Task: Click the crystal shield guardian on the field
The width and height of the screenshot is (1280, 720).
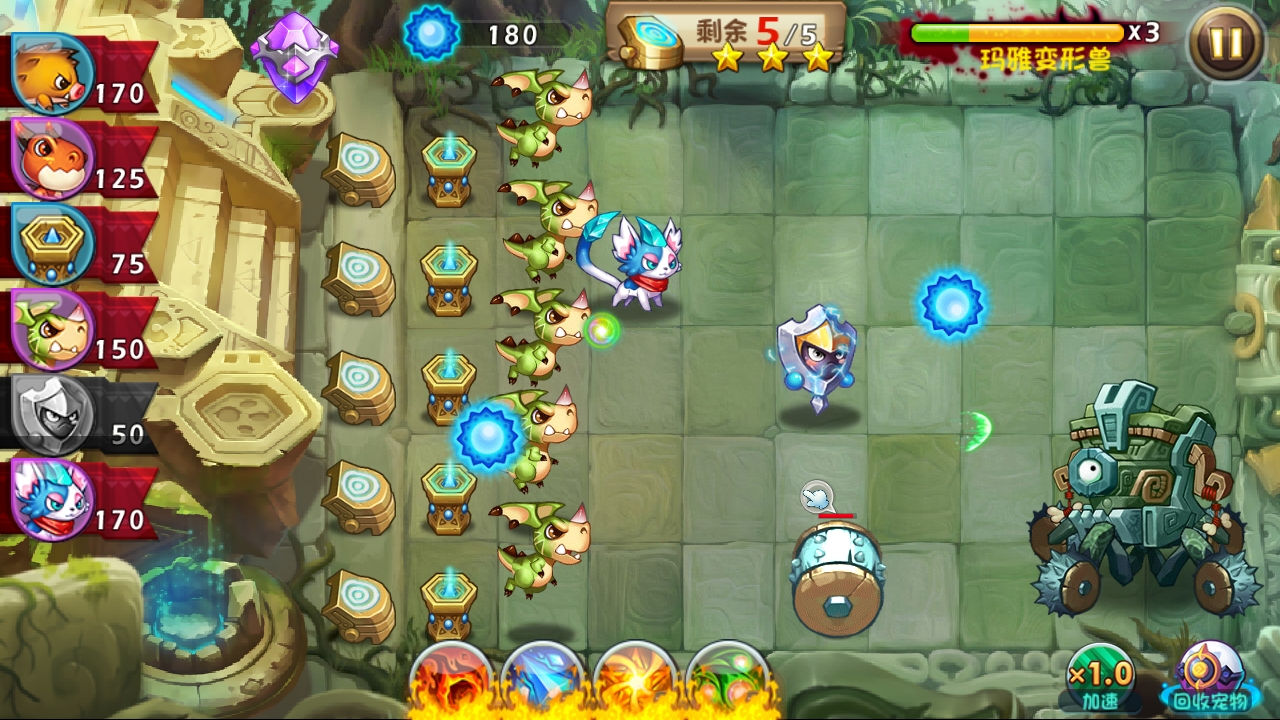Action: (x=818, y=360)
